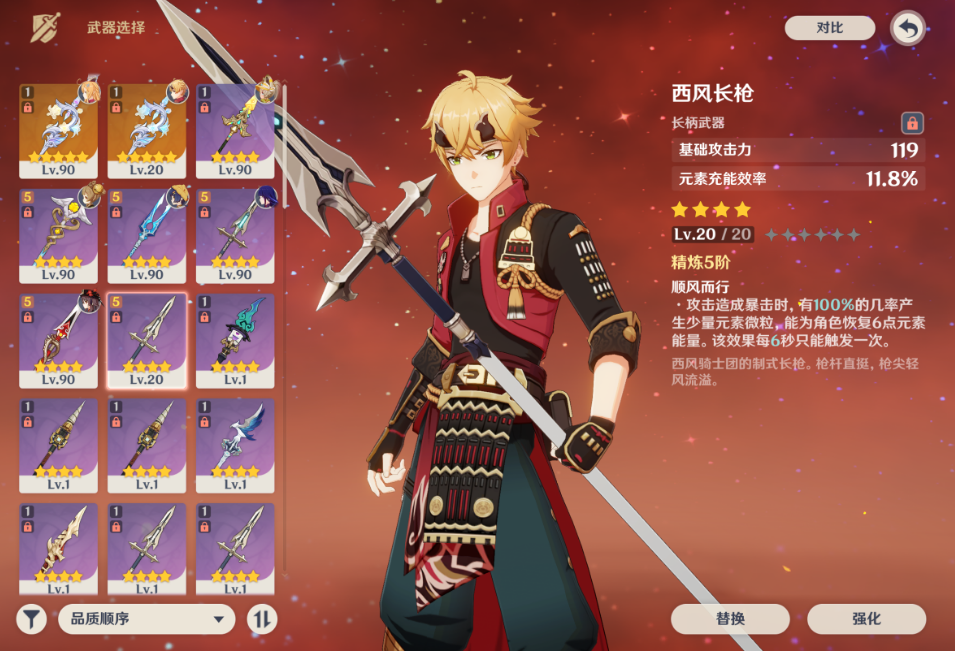The image size is (955, 651).
Task: Choose the teal flame Lv.1 polearm
Action: pyautogui.click(x=235, y=340)
